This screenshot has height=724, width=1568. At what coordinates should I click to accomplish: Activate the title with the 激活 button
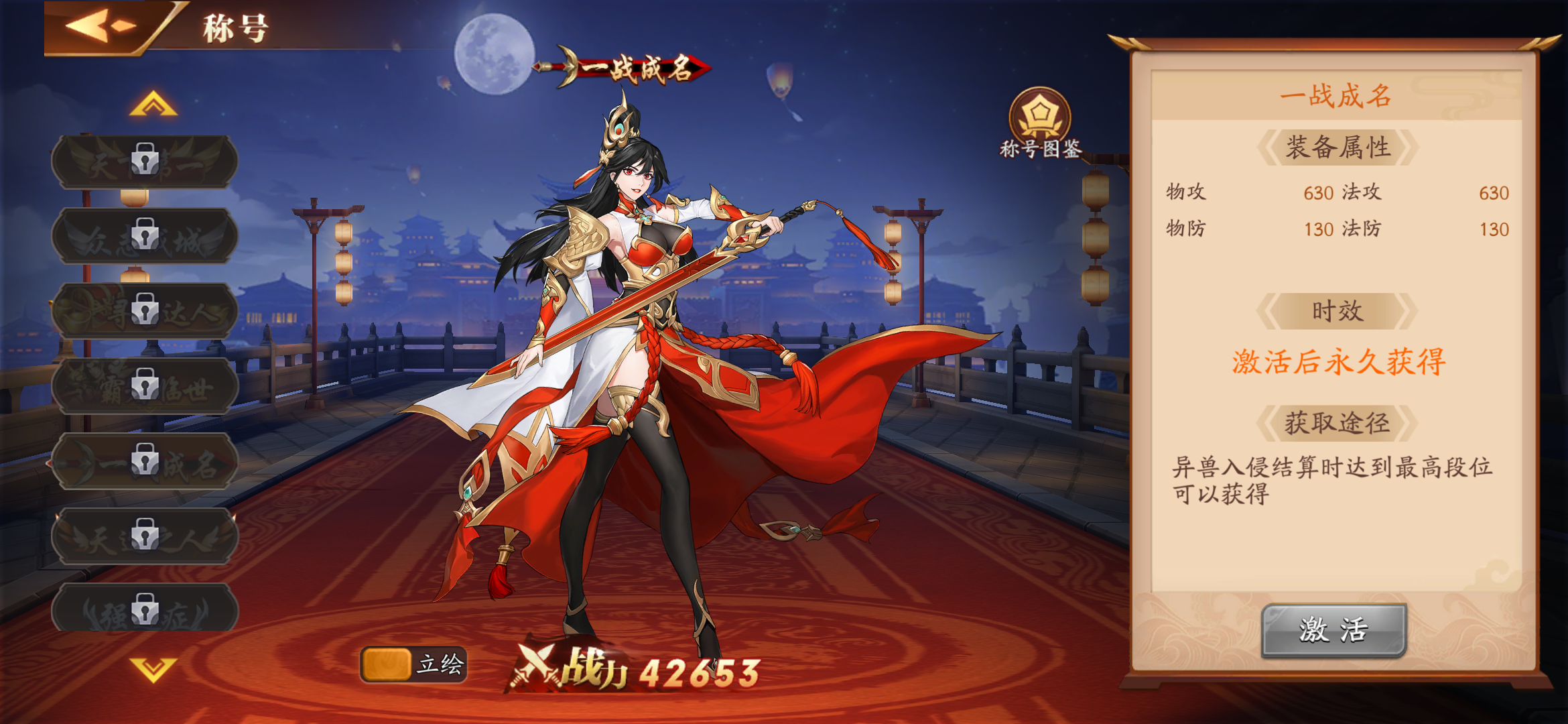point(1333,630)
